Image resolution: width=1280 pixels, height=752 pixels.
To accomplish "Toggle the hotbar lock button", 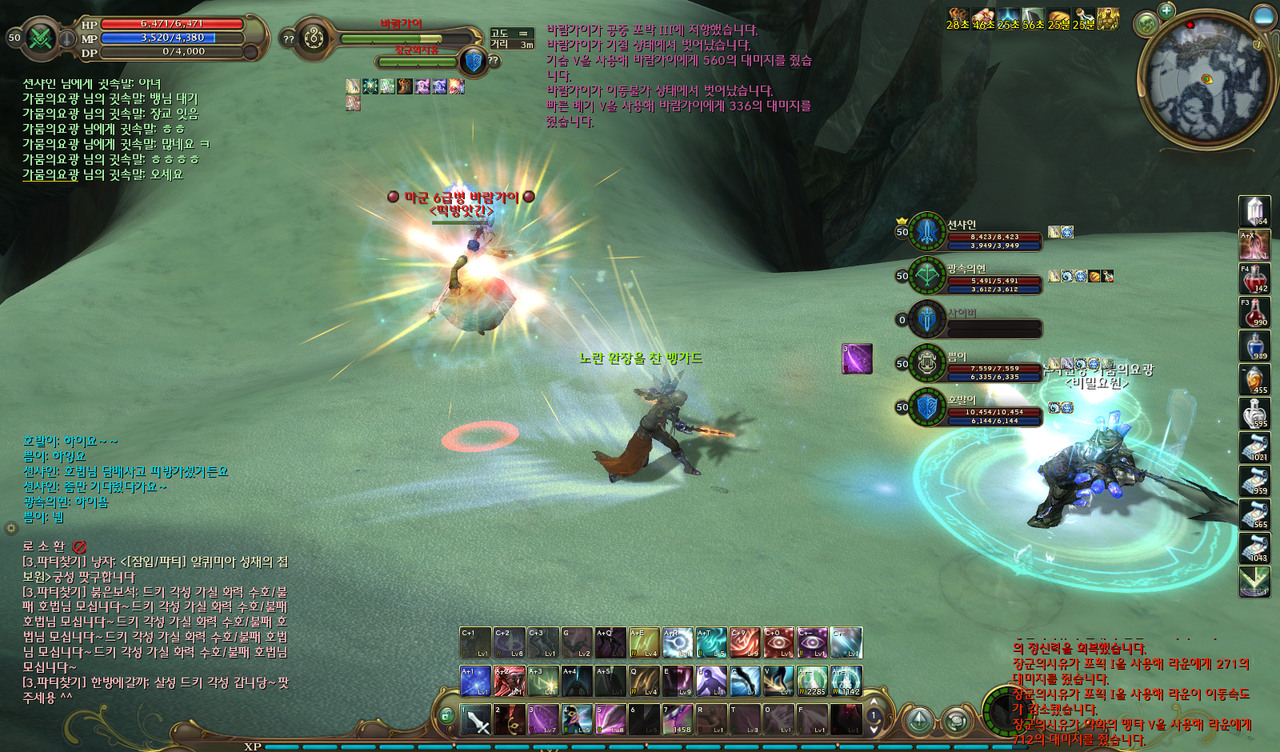I will (447, 716).
